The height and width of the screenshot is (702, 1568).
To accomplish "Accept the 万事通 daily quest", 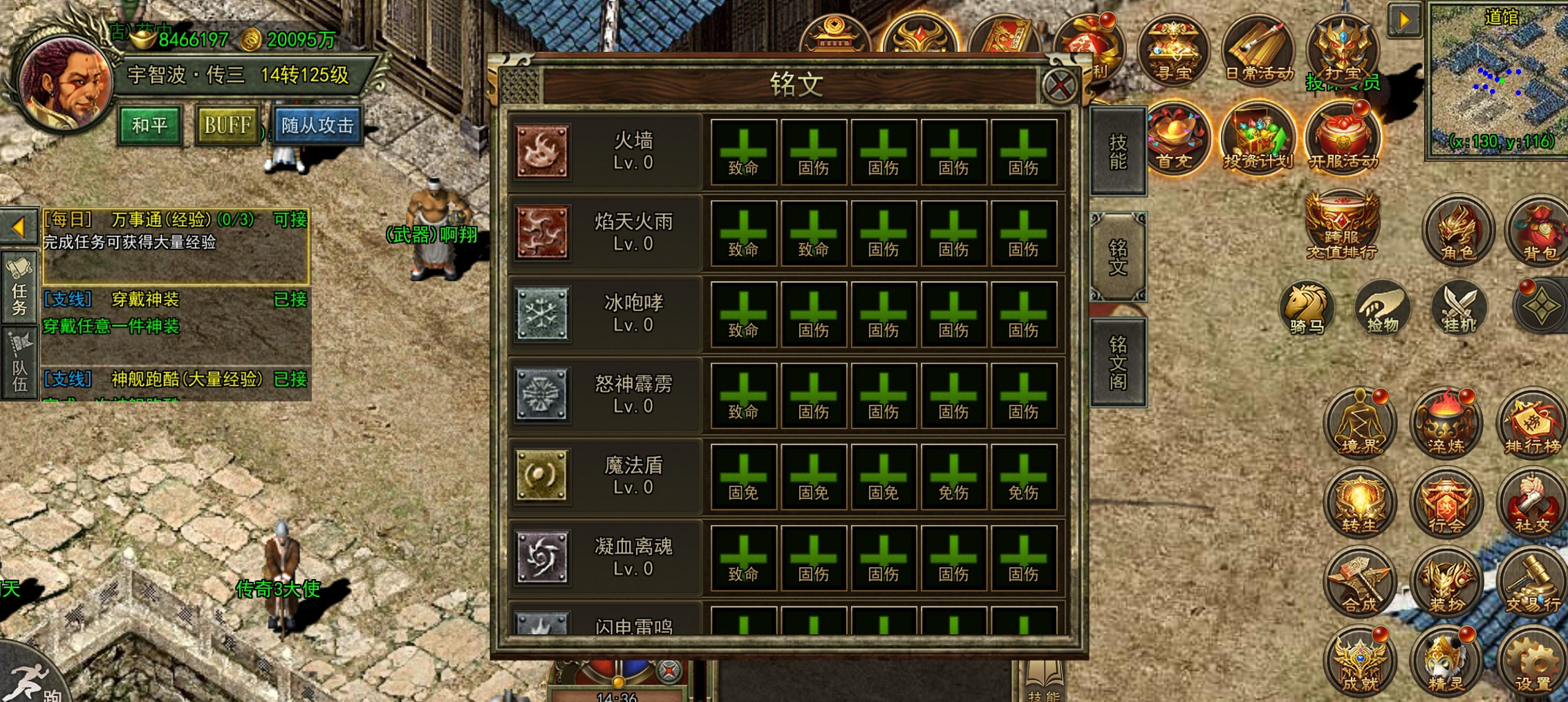I will (290, 220).
